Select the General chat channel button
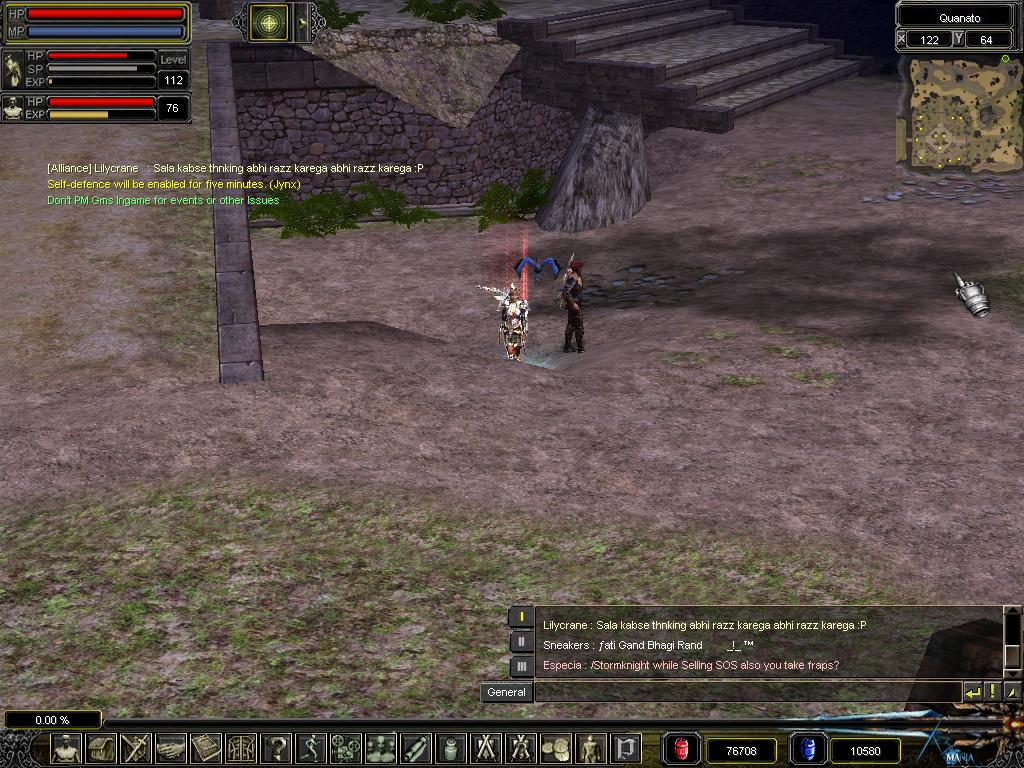The width and height of the screenshot is (1024, 768). (506, 692)
